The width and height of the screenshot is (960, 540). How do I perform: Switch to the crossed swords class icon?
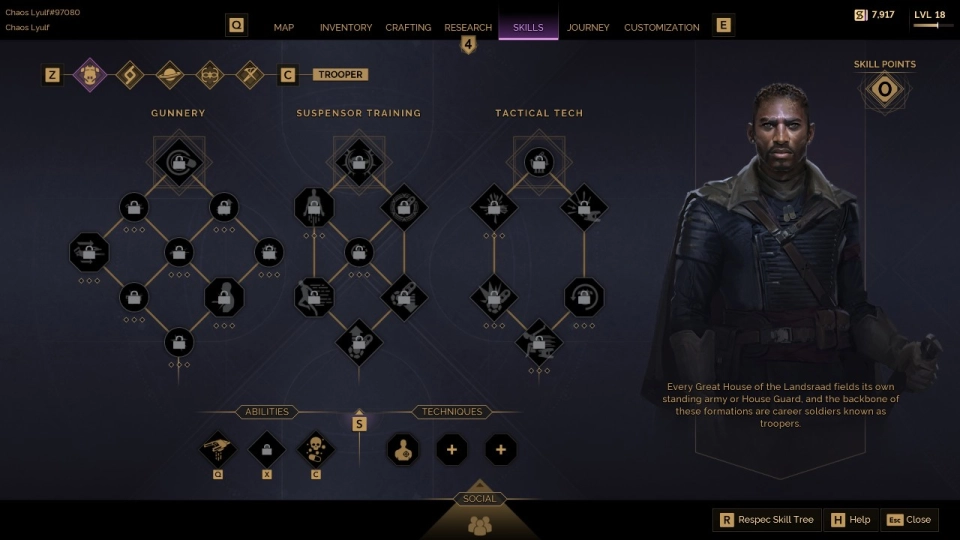coord(249,74)
